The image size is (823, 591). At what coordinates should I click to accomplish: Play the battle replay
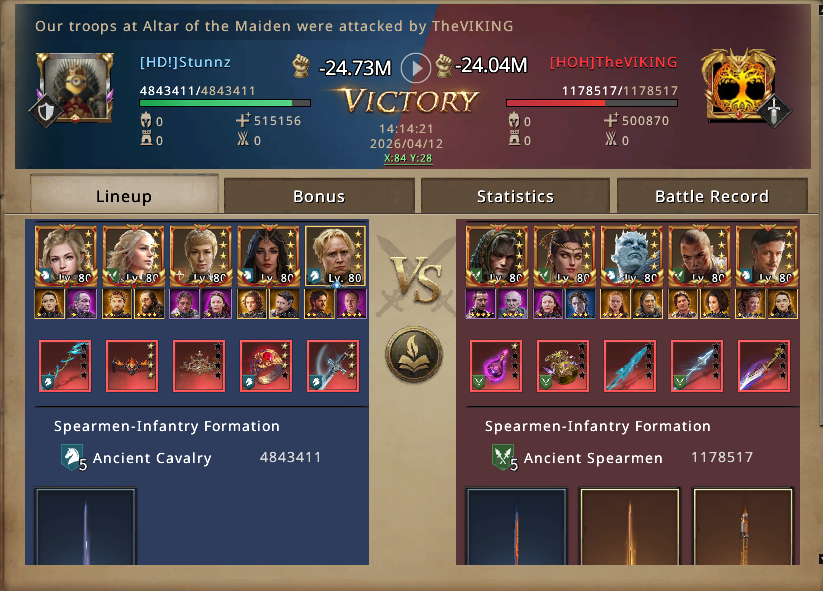[416, 68]
